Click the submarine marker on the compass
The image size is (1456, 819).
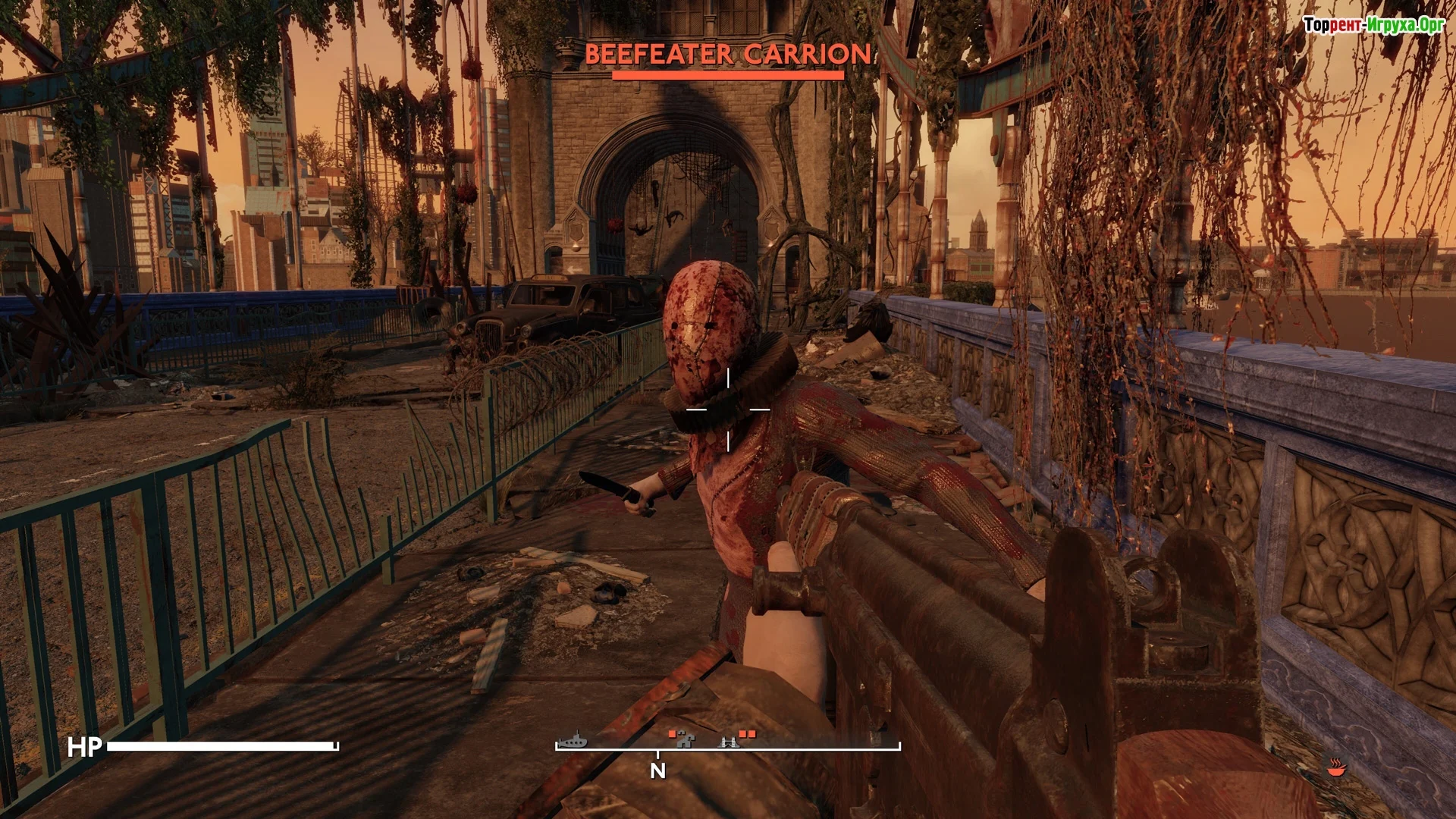pyautogui.click(x=573, y=739)
